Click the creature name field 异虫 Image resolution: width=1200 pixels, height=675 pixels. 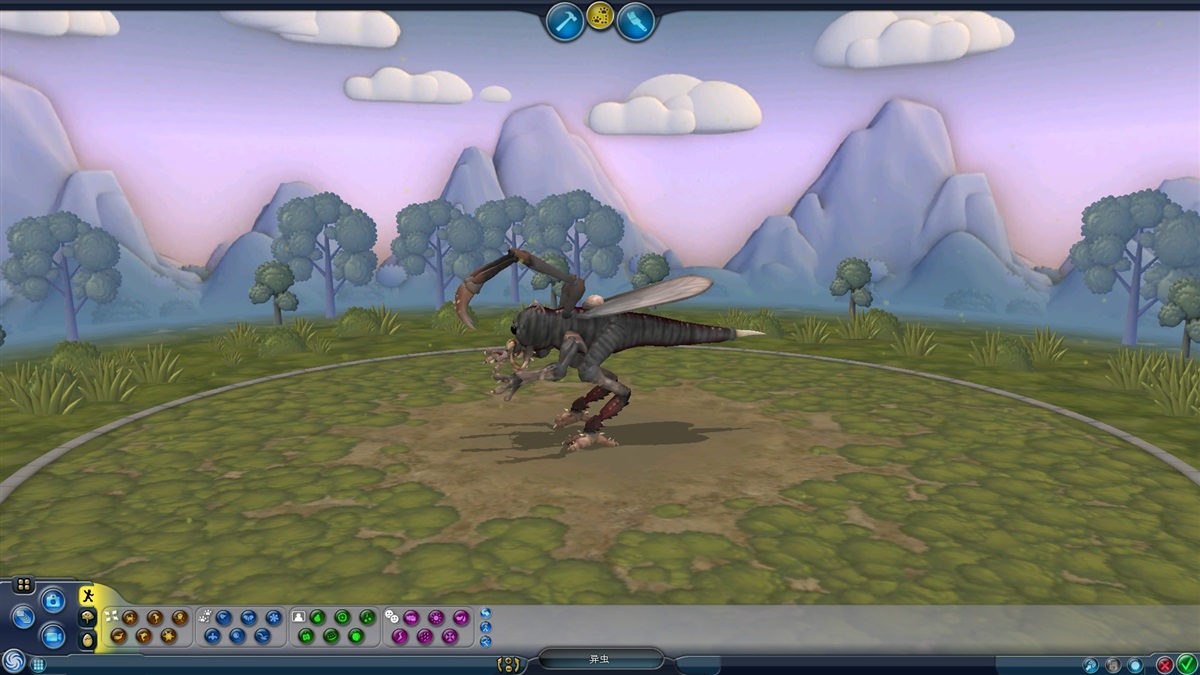(600, 660)
